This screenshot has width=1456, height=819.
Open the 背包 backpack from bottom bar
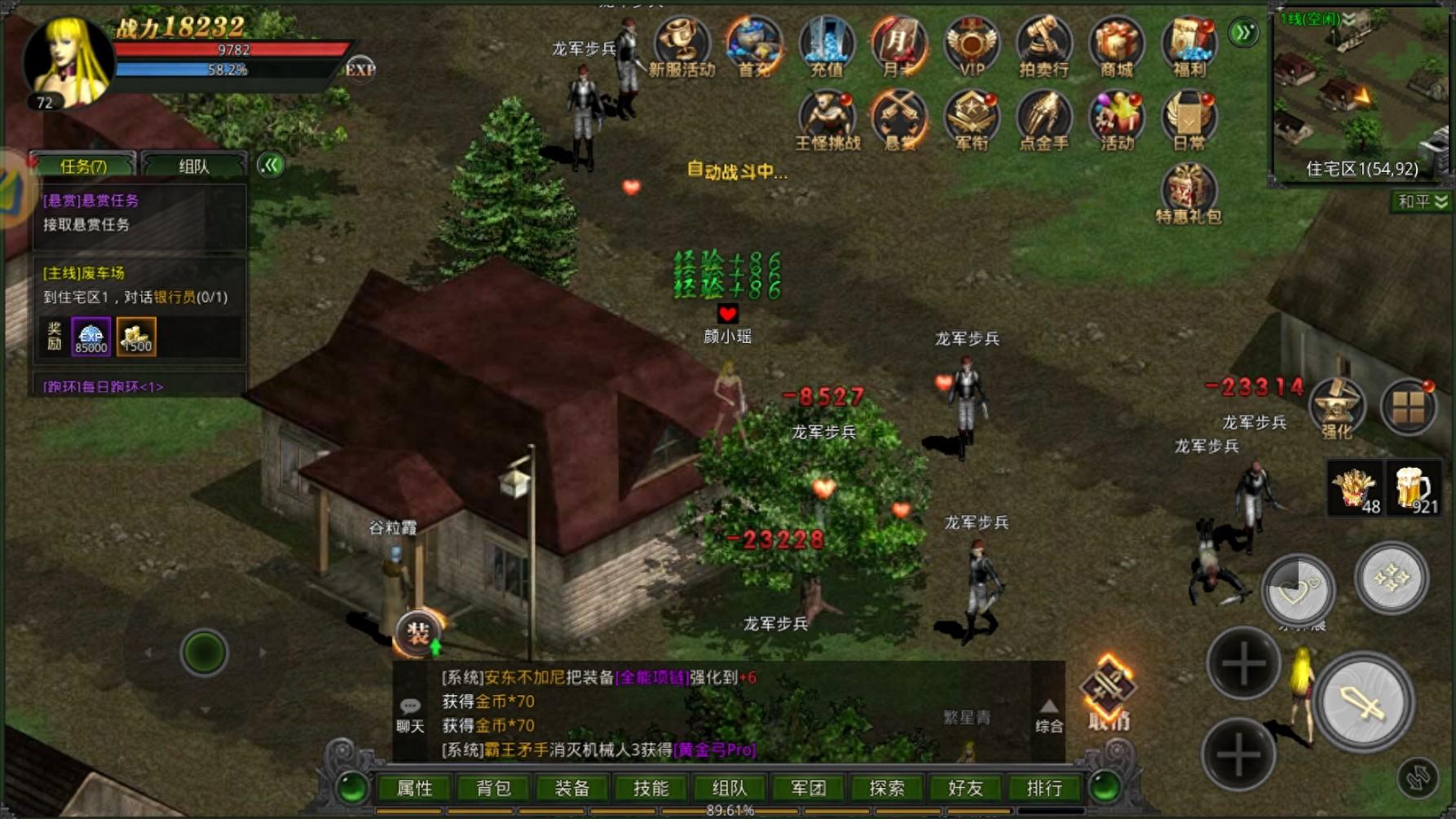[x=492, y=787]
